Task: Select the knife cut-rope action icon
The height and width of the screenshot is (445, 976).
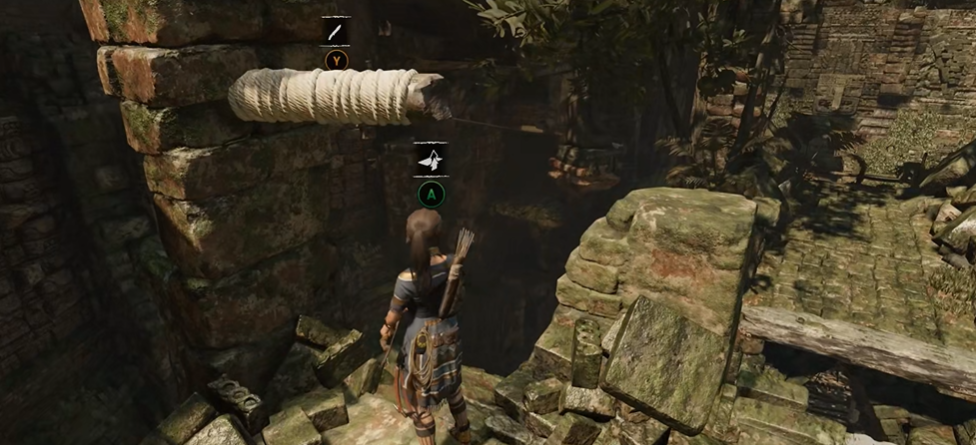Action: (x=336, y=31)
